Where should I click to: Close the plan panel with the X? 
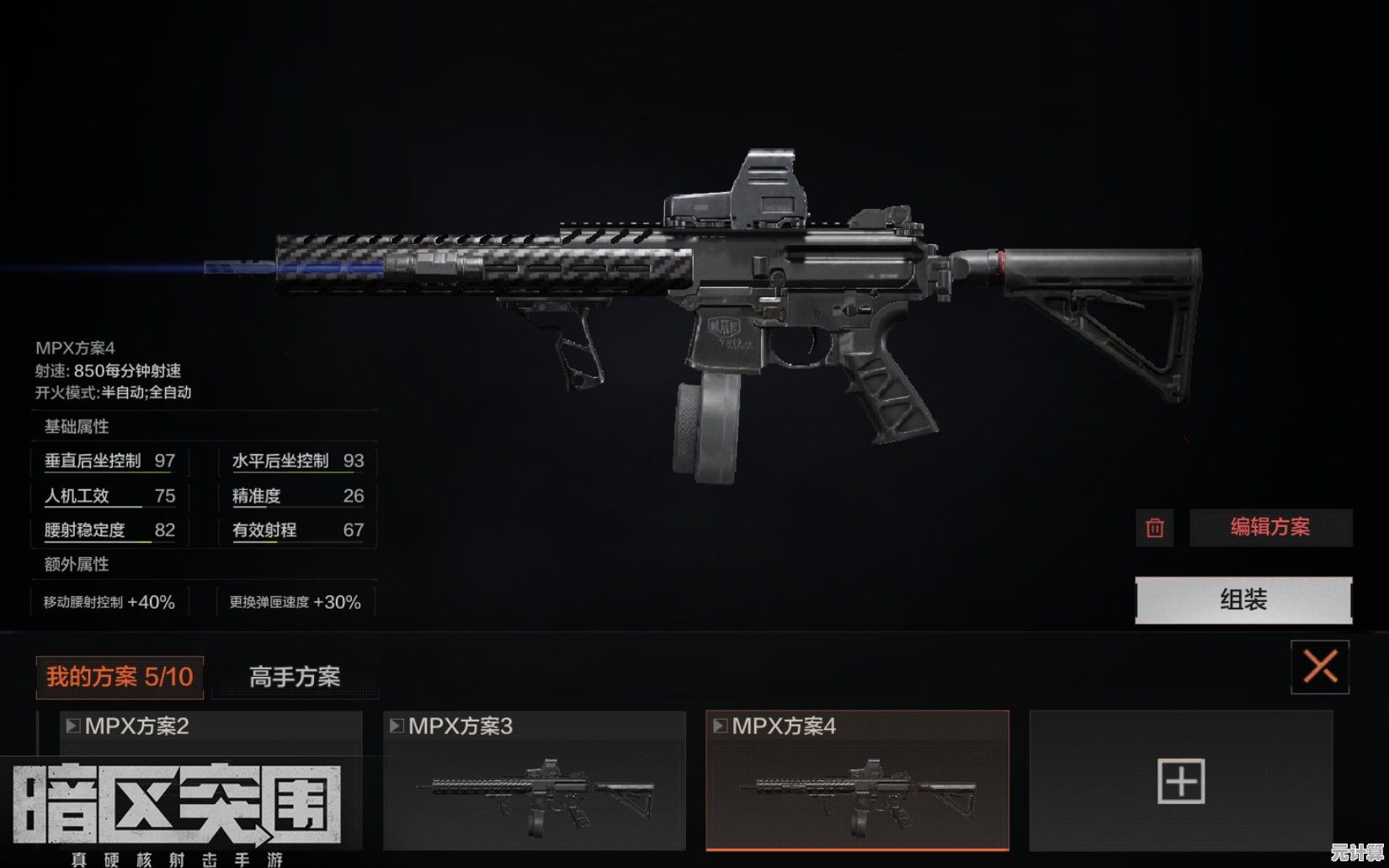tap(1320, 667)
